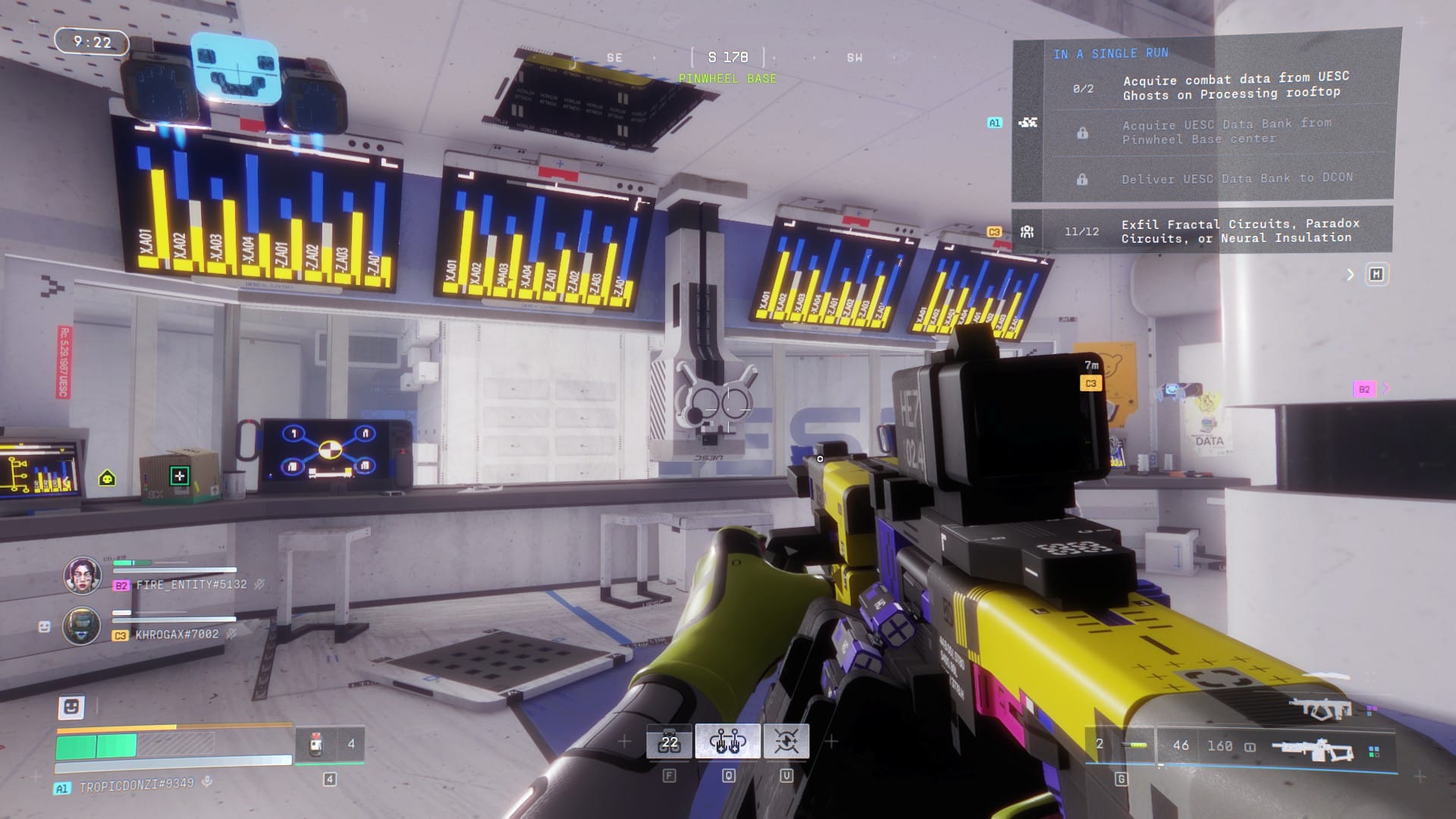Trigger the crossed-out spark ability icon
The height and width of the screenshot is (819, 1456).
(x=786, y=742)
